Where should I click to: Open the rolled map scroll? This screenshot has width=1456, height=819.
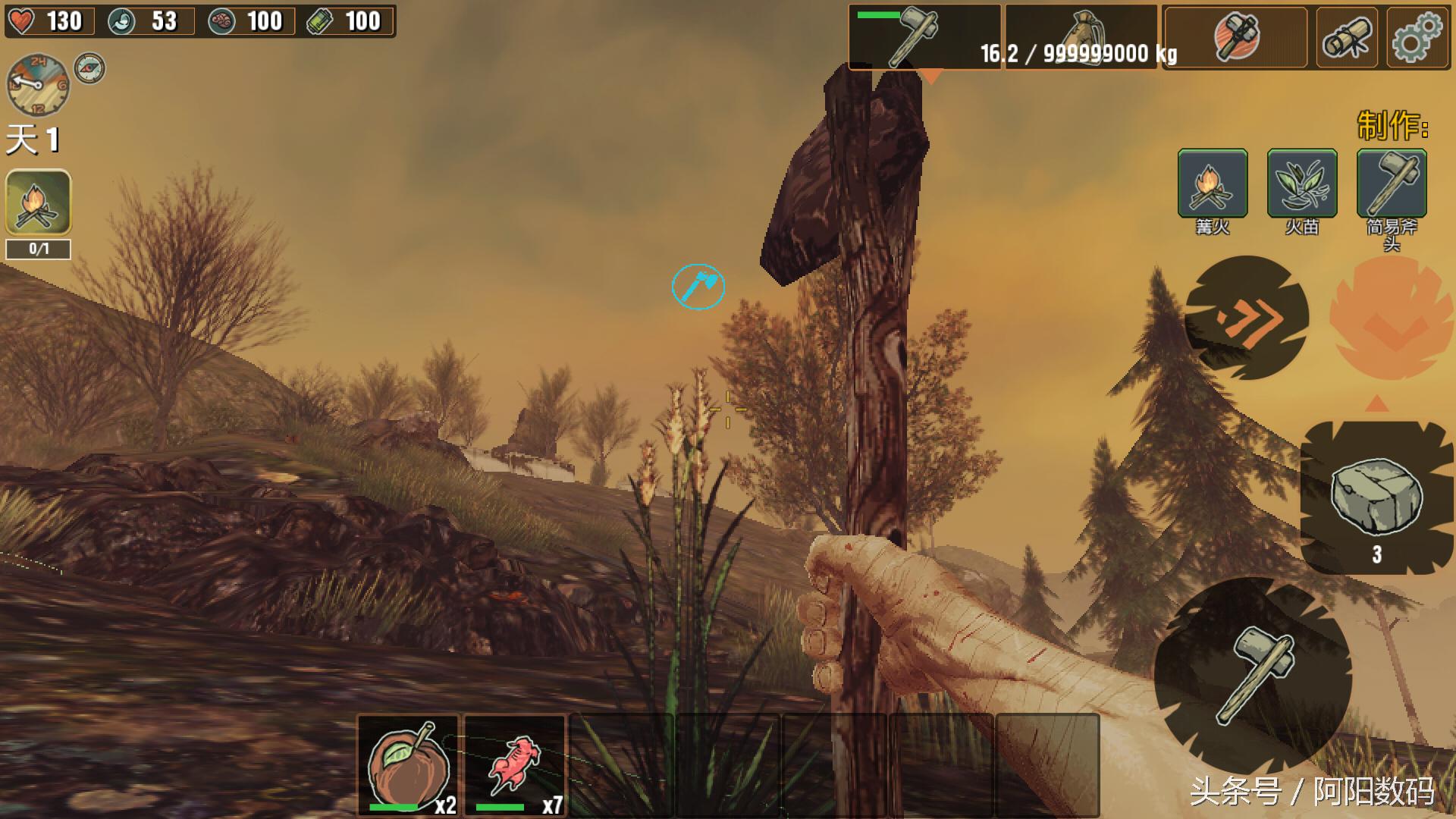[1347, 37]
